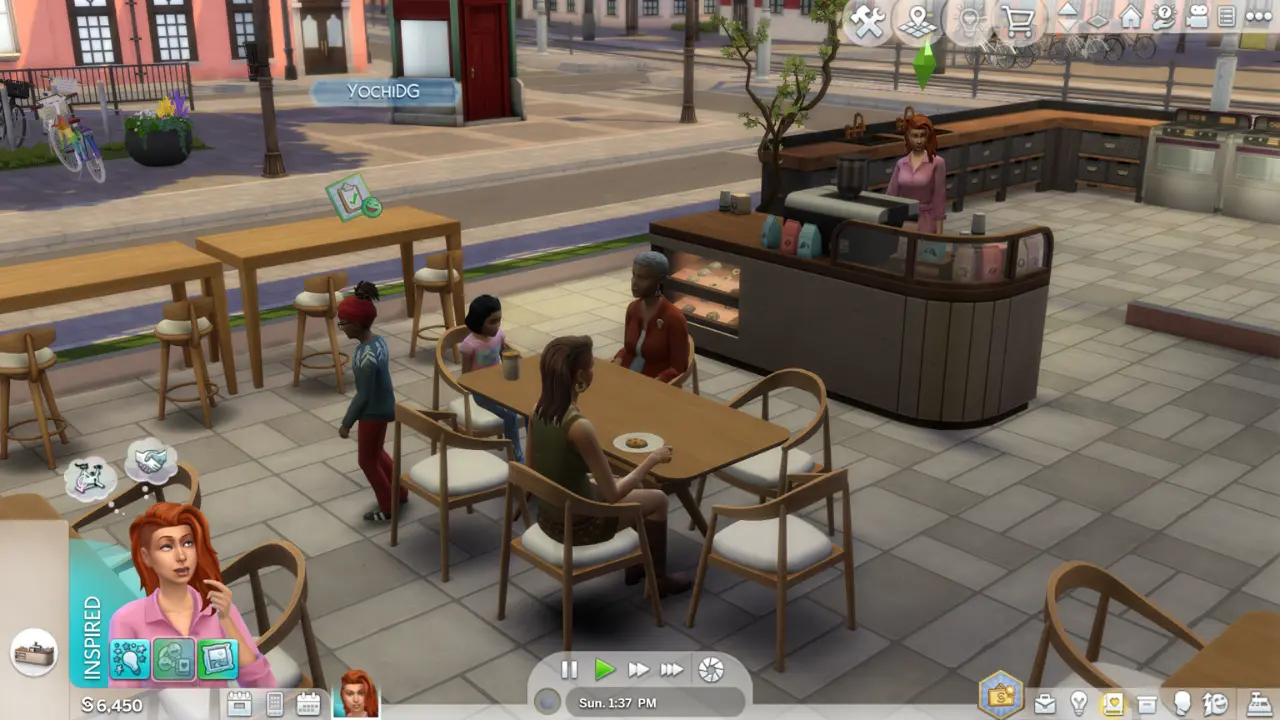Go to home lot view
The height and width of the screenshot is (720, 1280).
coord(1131,17)
